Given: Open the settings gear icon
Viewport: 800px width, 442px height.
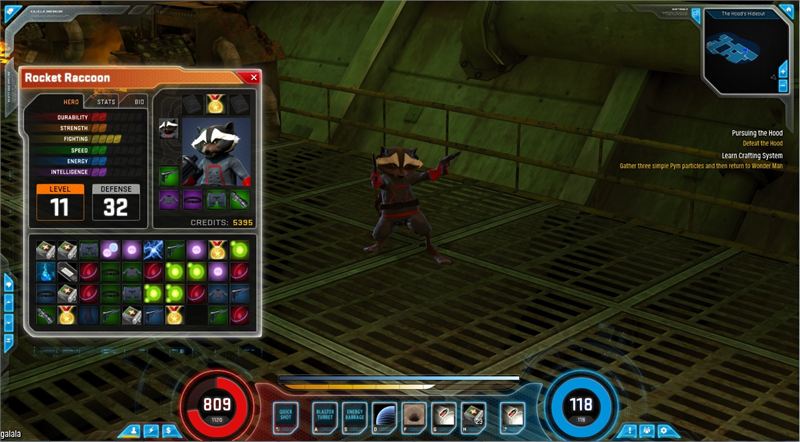Looking at the screenshot, I should (661, 430).
